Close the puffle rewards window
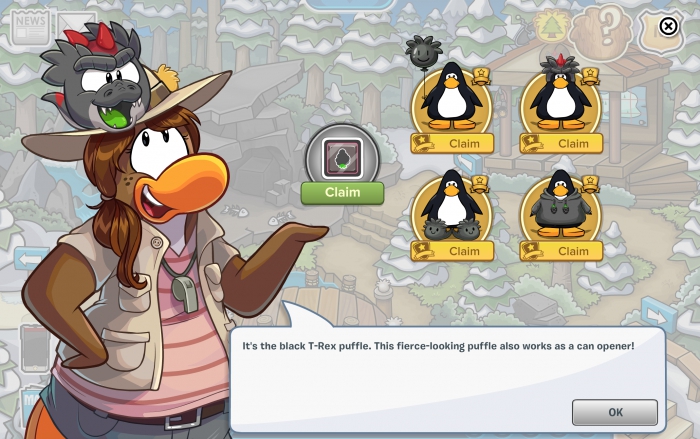 669,26
